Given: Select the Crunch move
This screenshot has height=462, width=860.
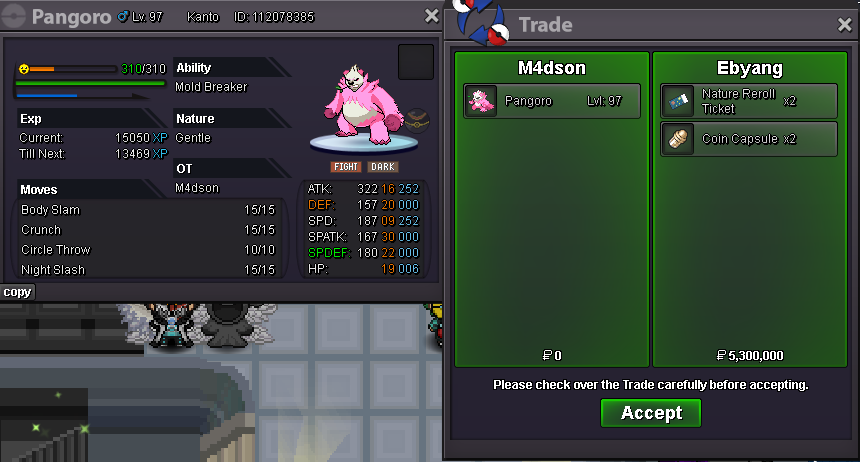Looking at the screenshot, I should tap(150, 230).
